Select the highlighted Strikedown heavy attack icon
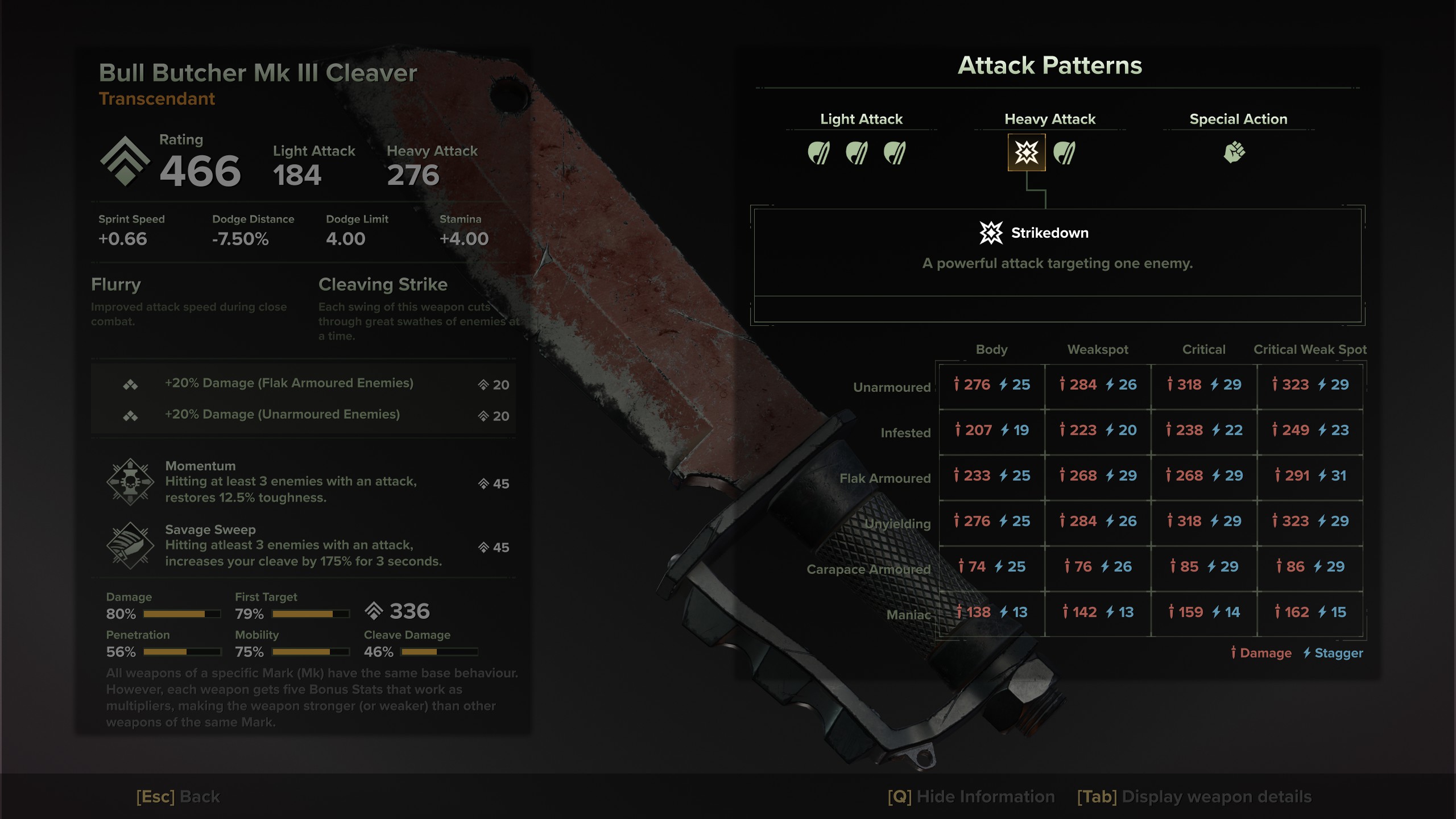 point(1027,152)
